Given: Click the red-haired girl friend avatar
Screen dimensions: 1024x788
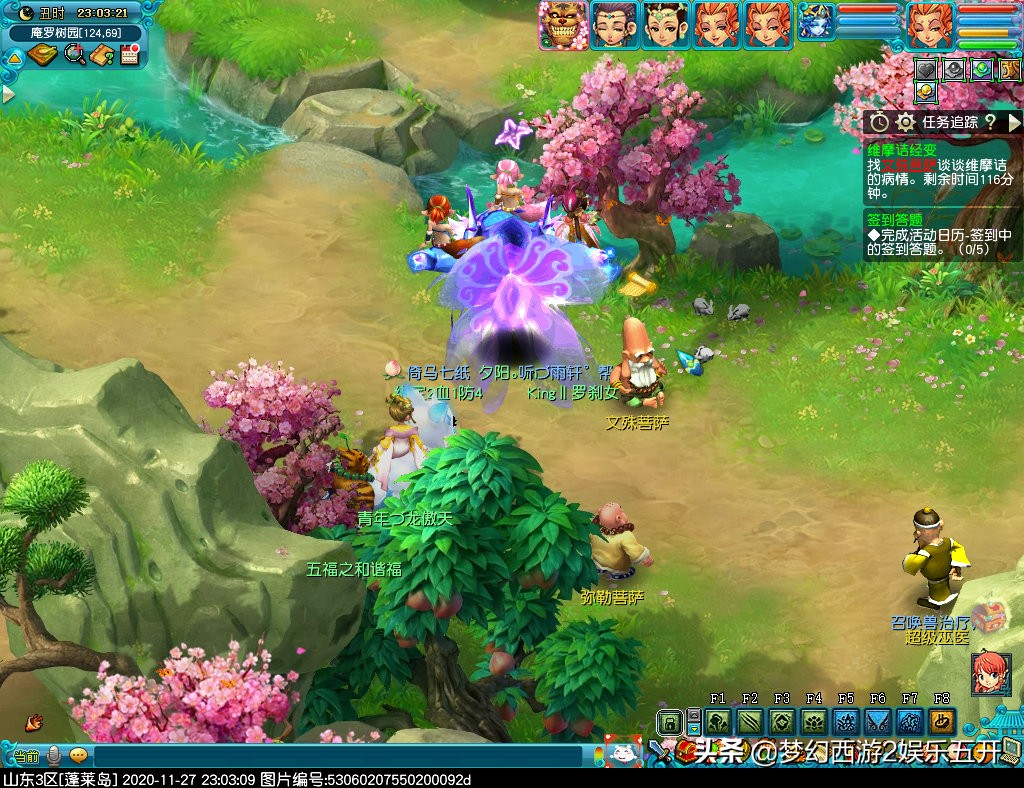Looking at the screenshot, I should (x=988, y=673).
